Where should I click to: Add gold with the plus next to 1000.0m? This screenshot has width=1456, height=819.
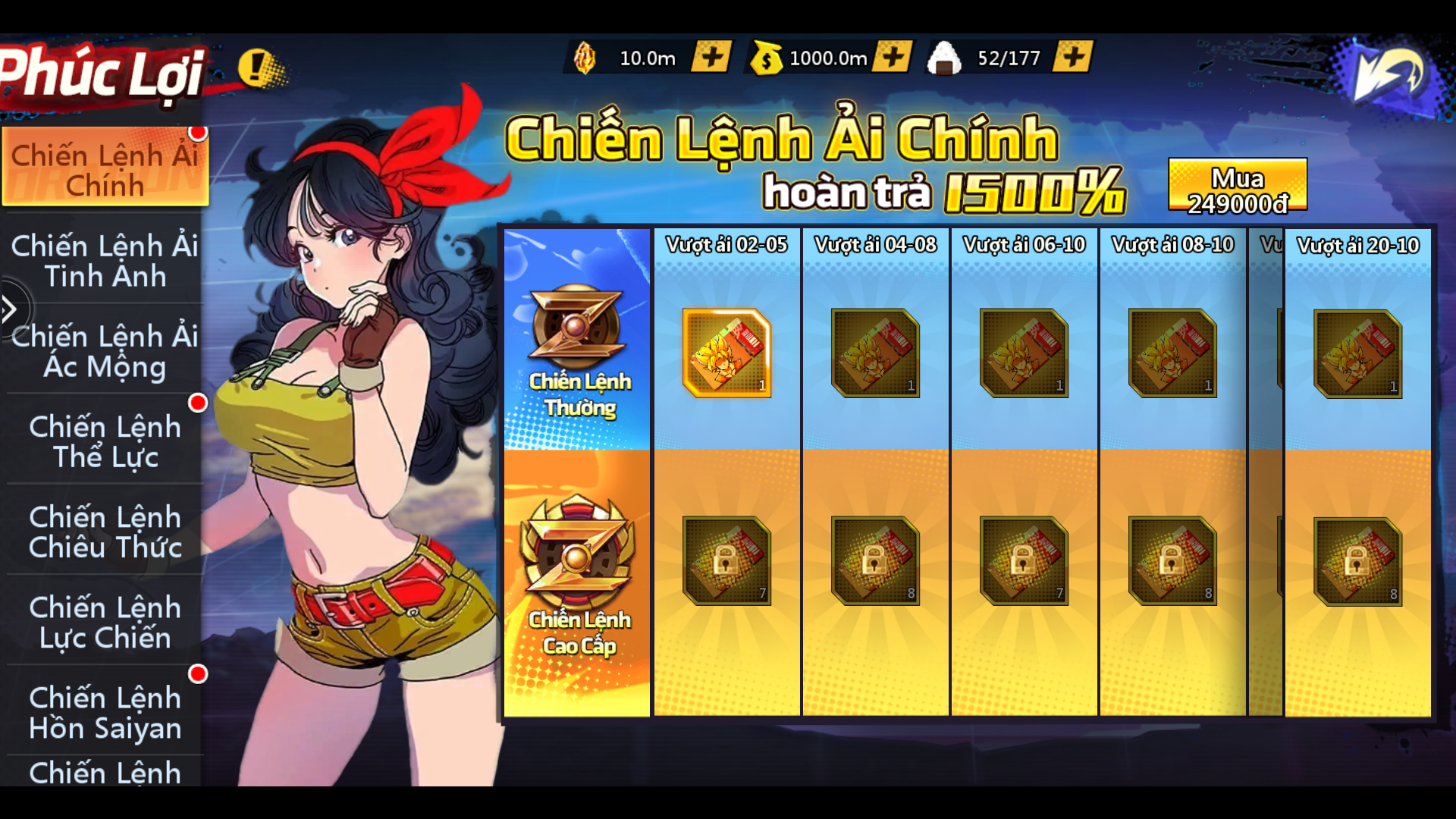(893, 57)
